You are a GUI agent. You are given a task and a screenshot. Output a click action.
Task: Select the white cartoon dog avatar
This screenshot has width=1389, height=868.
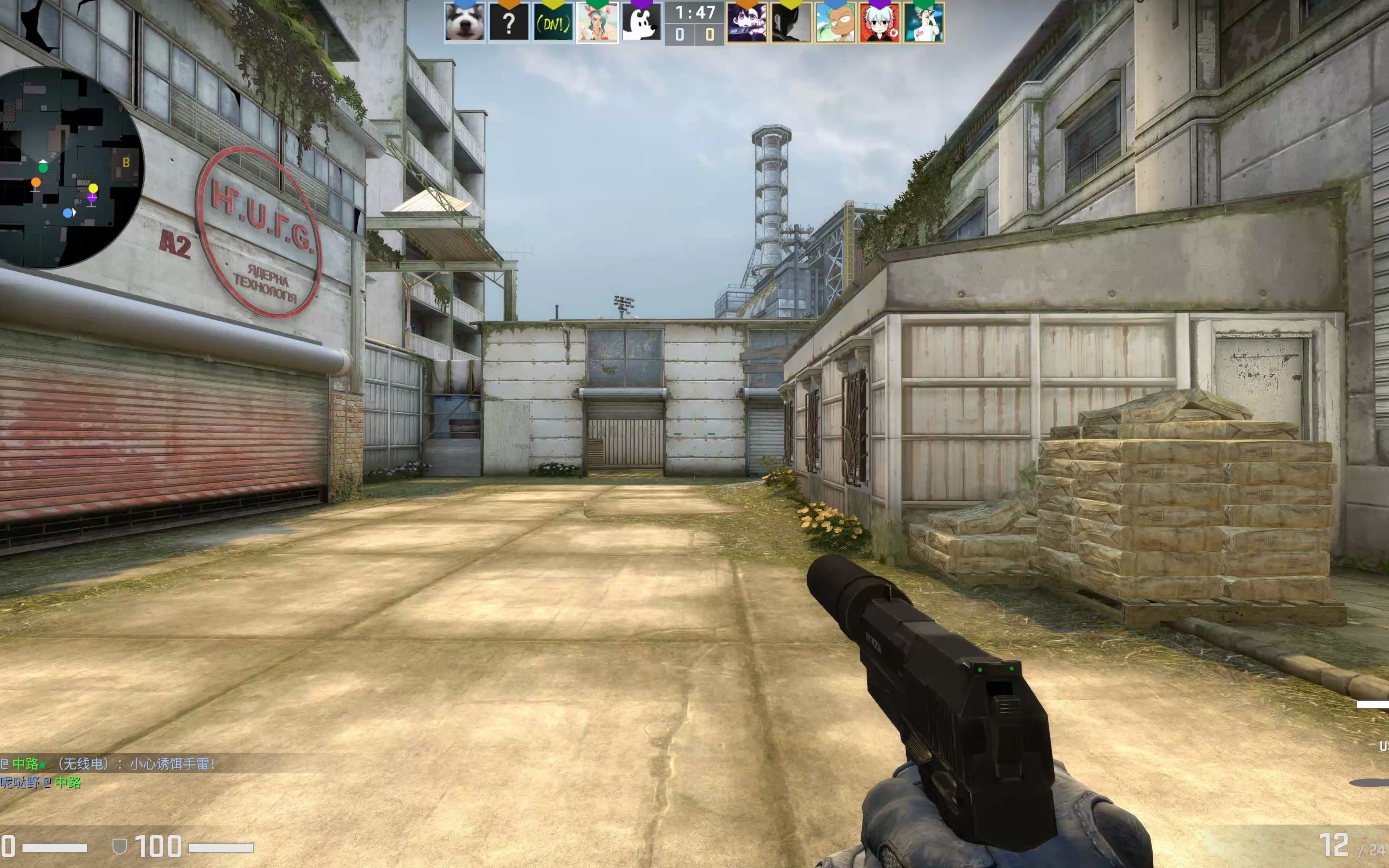(x=641, y=23)
